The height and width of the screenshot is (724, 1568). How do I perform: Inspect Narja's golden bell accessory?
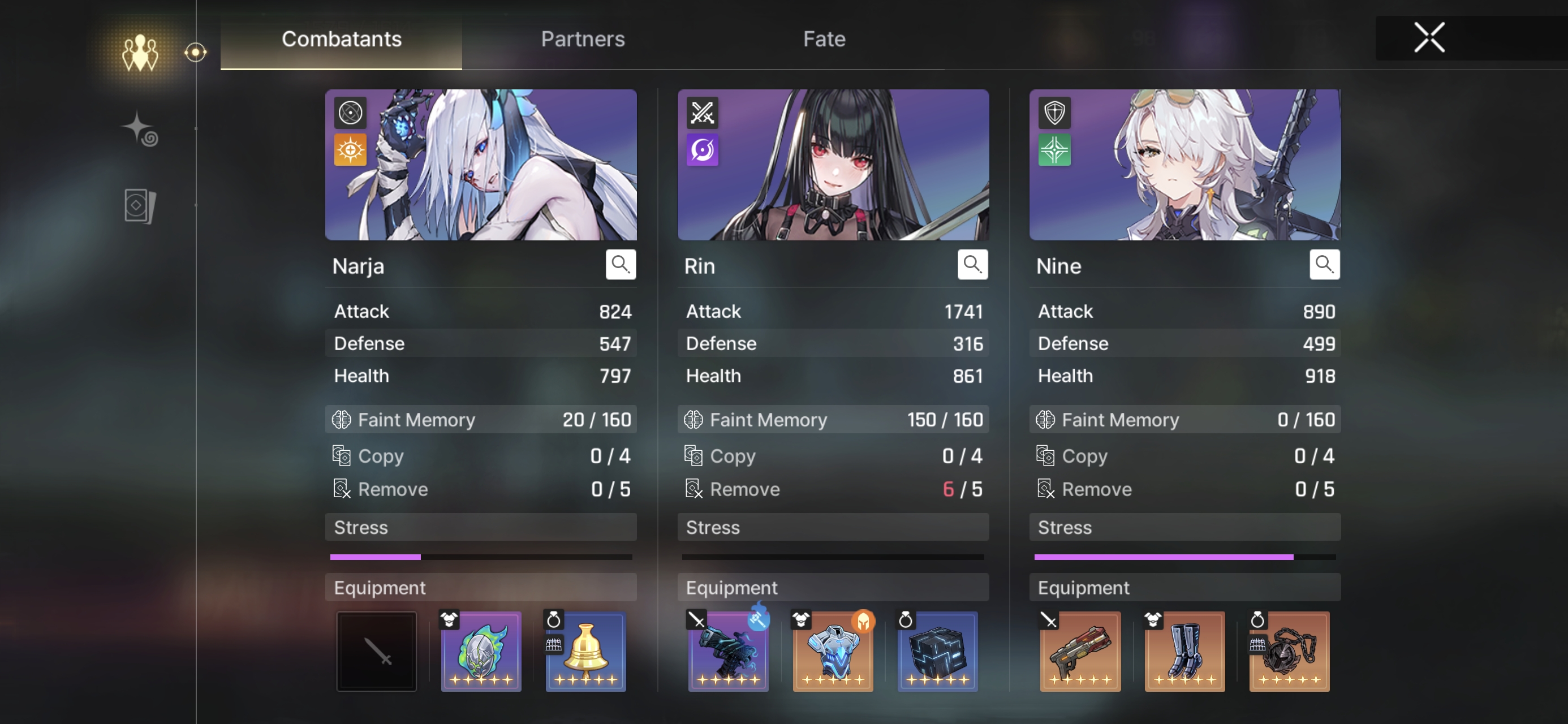point(585,651)
